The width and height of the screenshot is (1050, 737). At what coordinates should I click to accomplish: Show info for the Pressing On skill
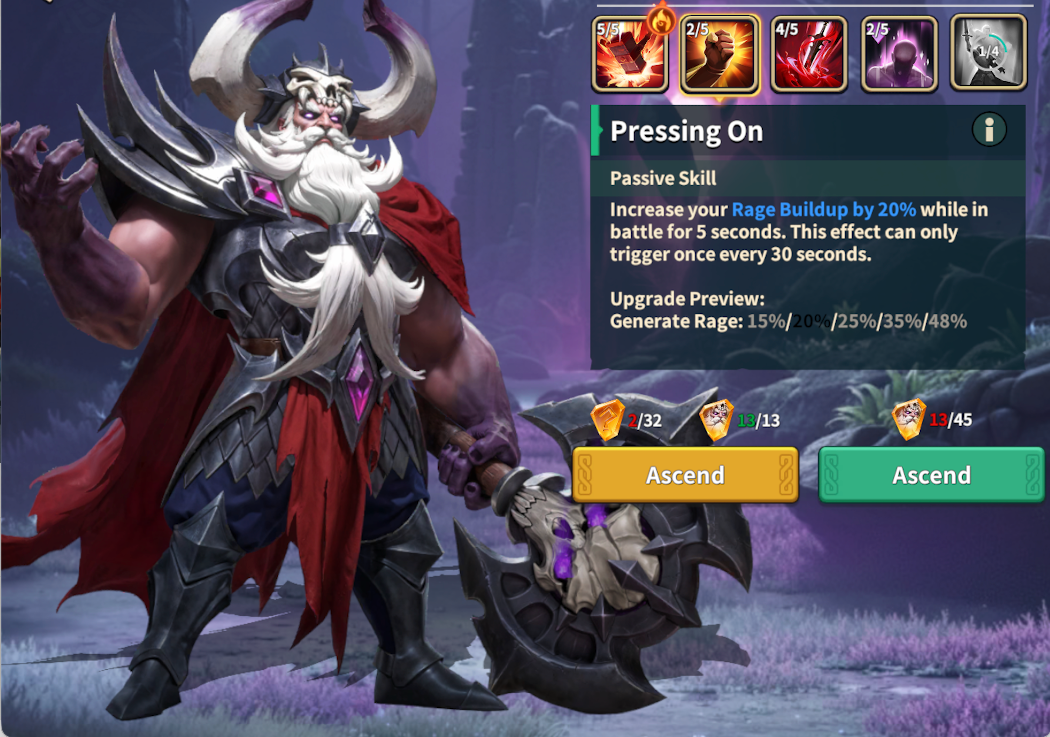pos(989,129)
